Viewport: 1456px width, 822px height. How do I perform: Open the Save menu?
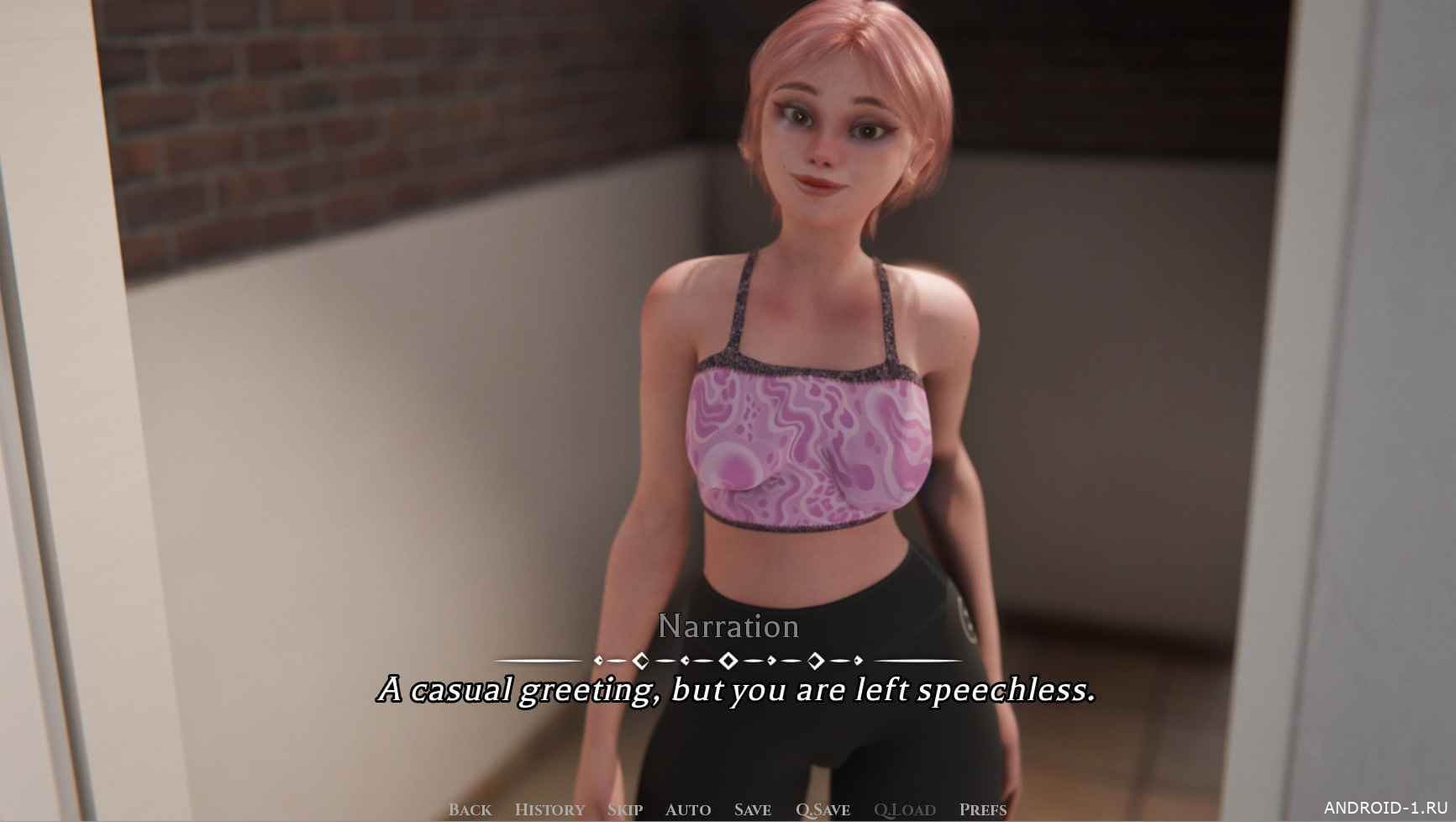(x=753, y=809)
